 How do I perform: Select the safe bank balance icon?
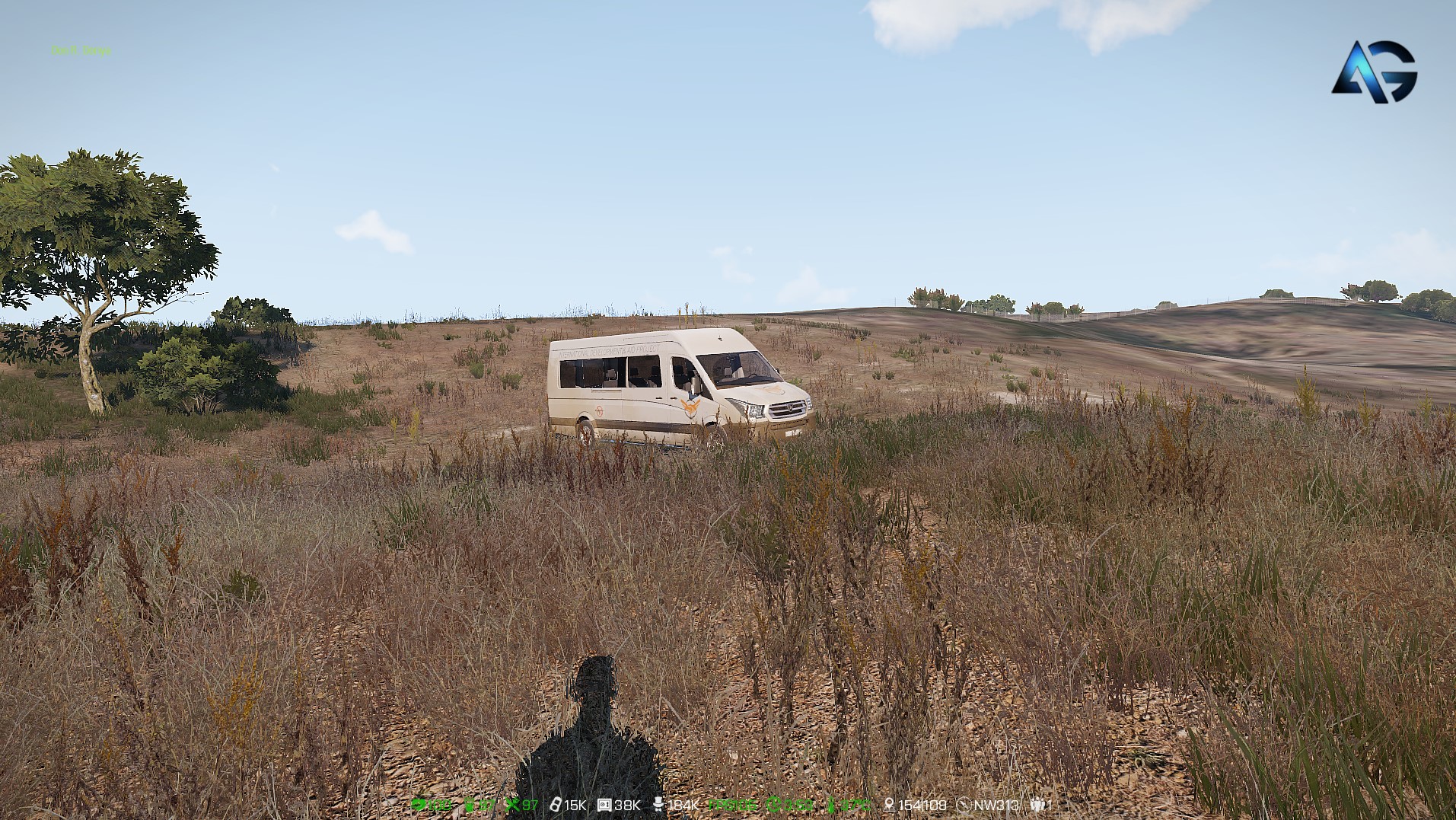tap(604, 805)
